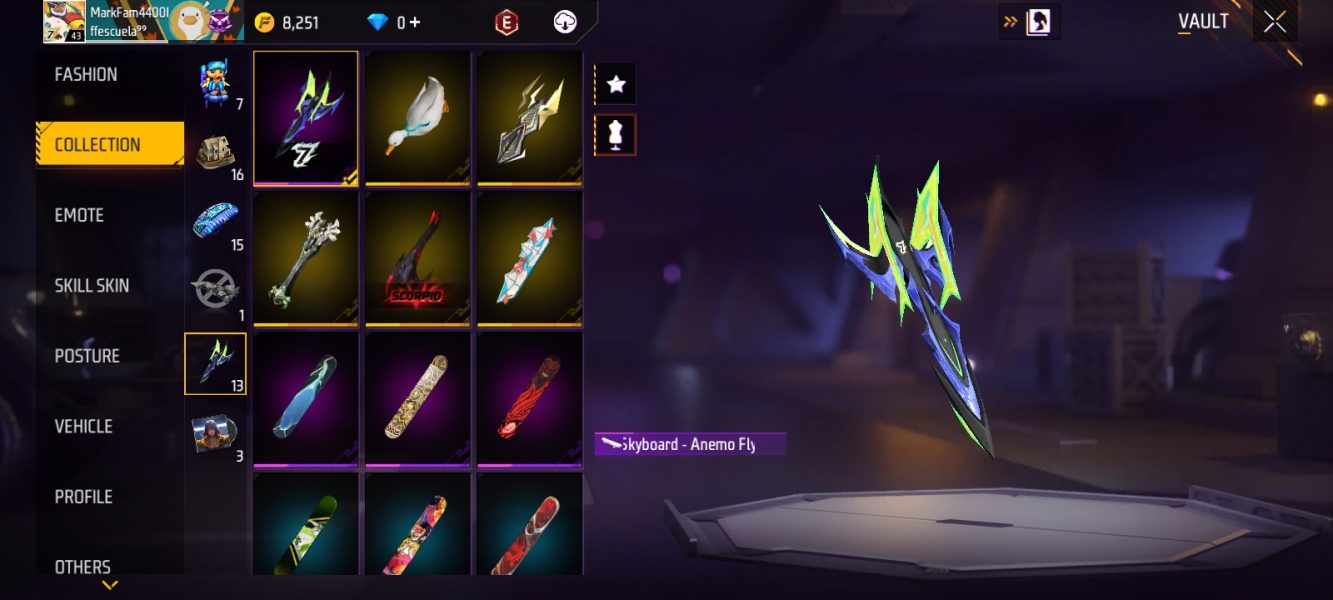Open the loot box subcategory with 16 items
The image size is (1333, 600).
click(x=215, y=152)
